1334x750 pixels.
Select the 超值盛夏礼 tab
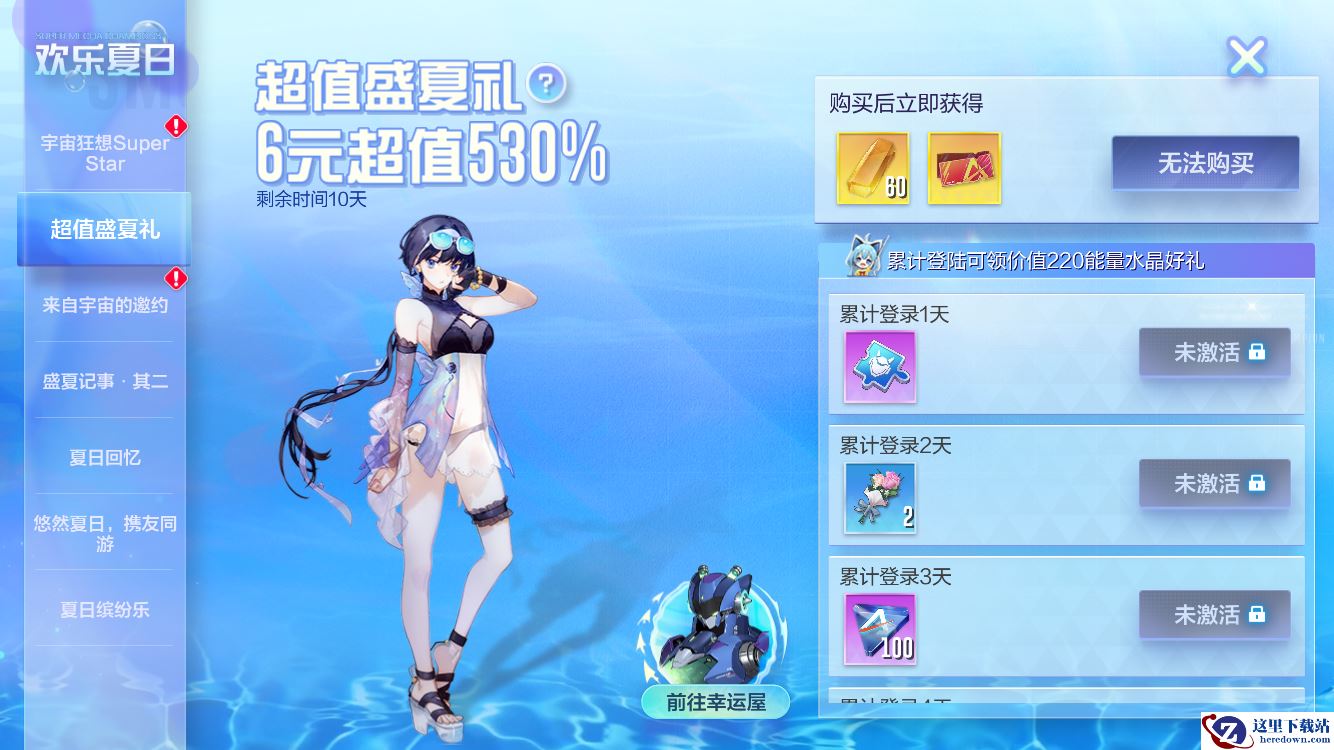click(x=104, y=229)
